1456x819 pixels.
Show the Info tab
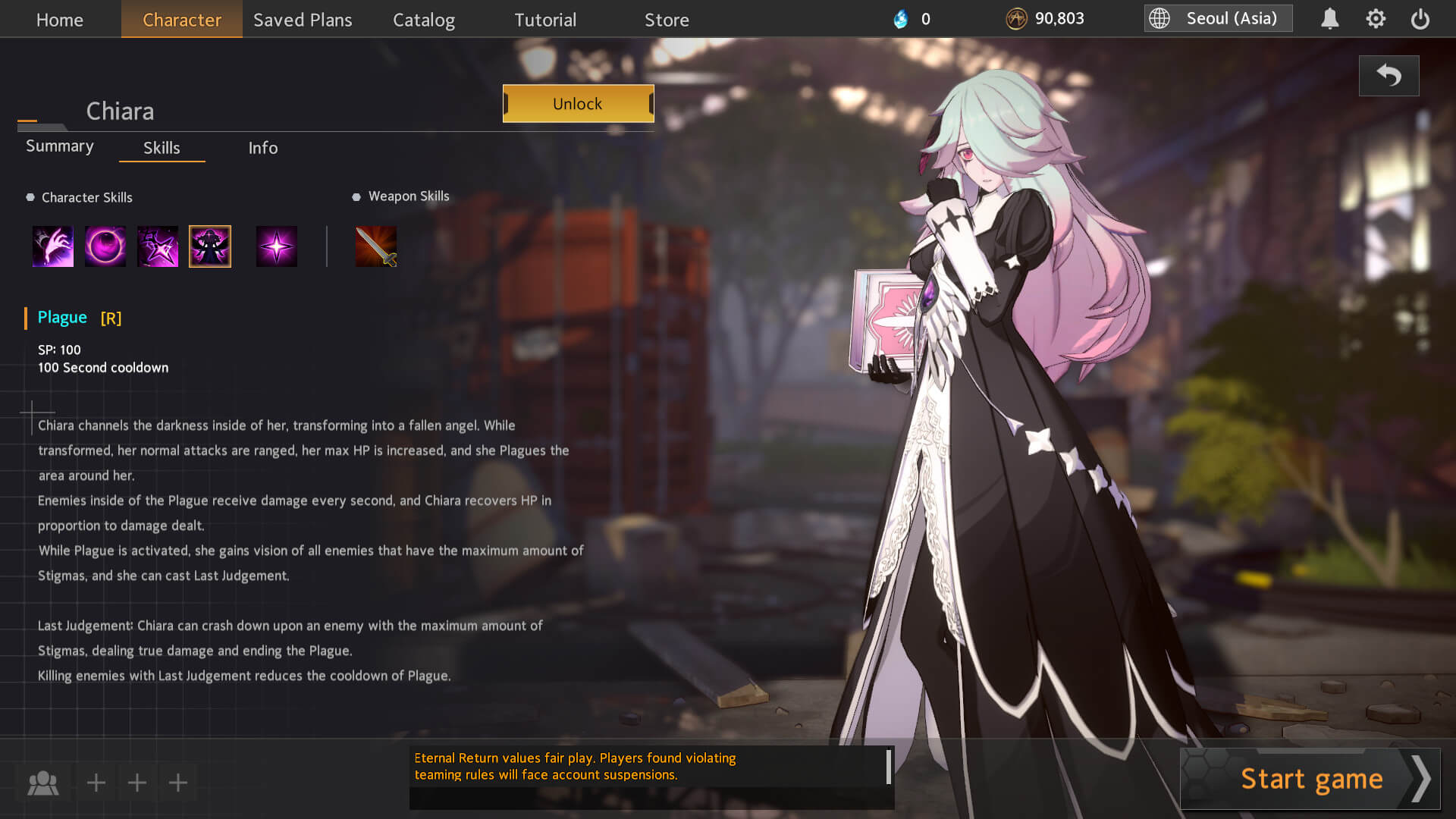pyautogui.click(x=263, y=148)
